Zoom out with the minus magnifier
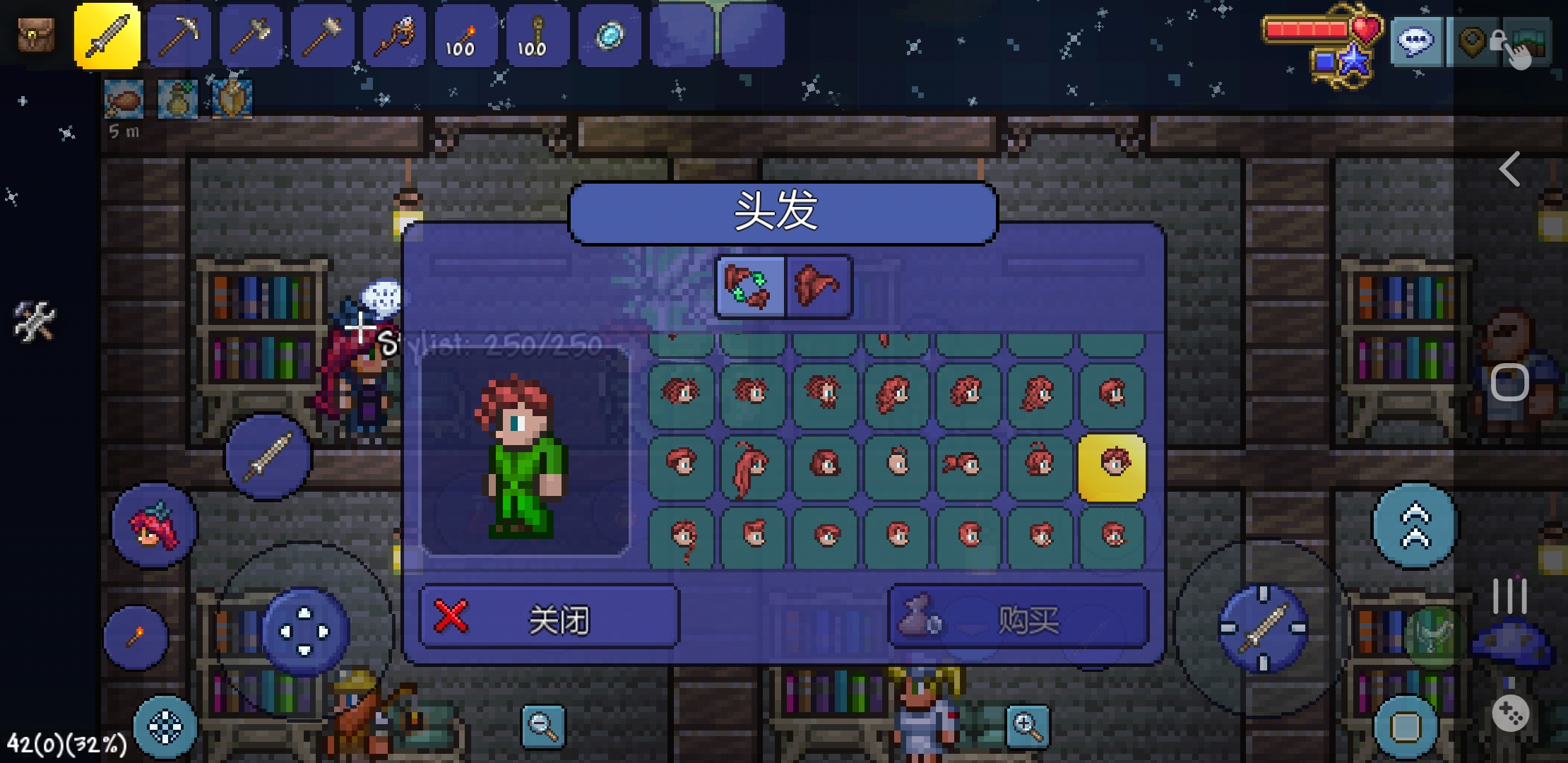The height and width of the screenshot is (763, 1568). (x=543, y=726)
